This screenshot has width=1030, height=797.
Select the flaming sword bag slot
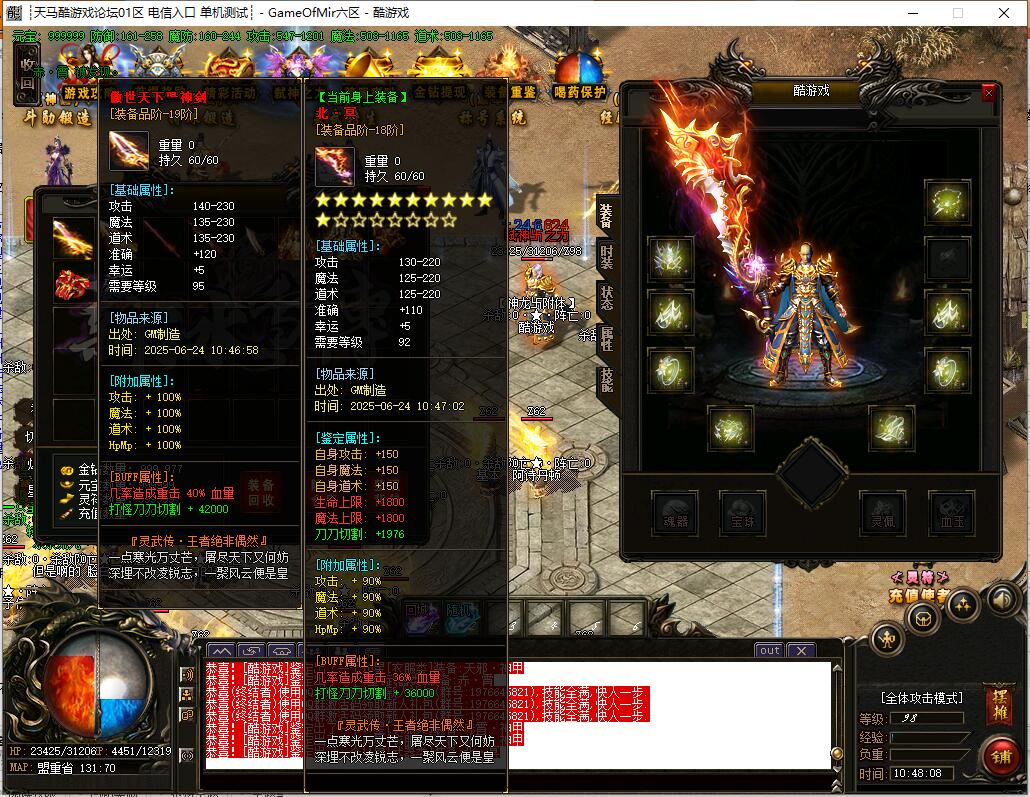point(72,239)
